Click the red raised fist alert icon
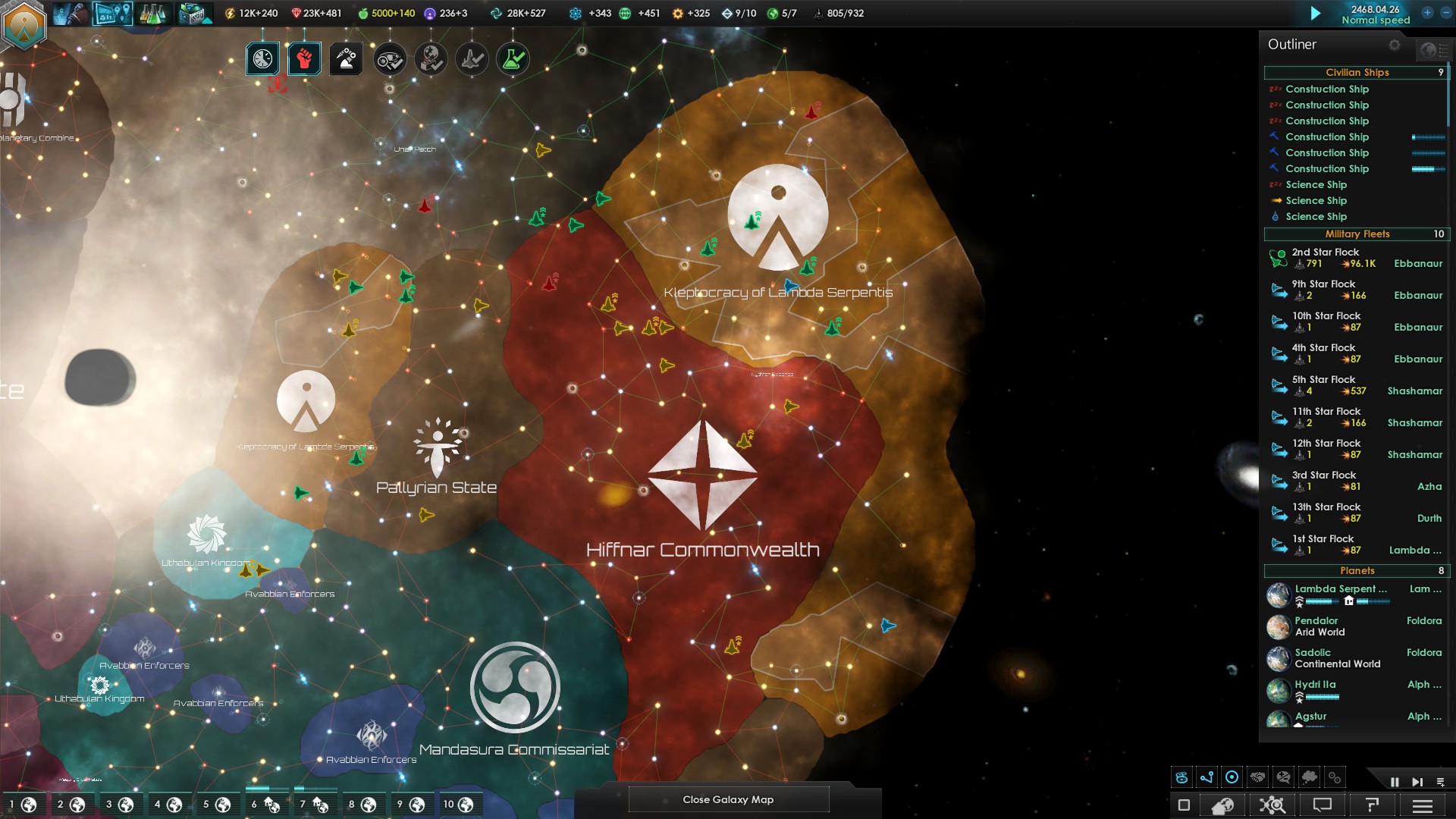Image resolution: width=1456 pixels, height=819 pixels. pyautogui.click(x=304, y=59)
